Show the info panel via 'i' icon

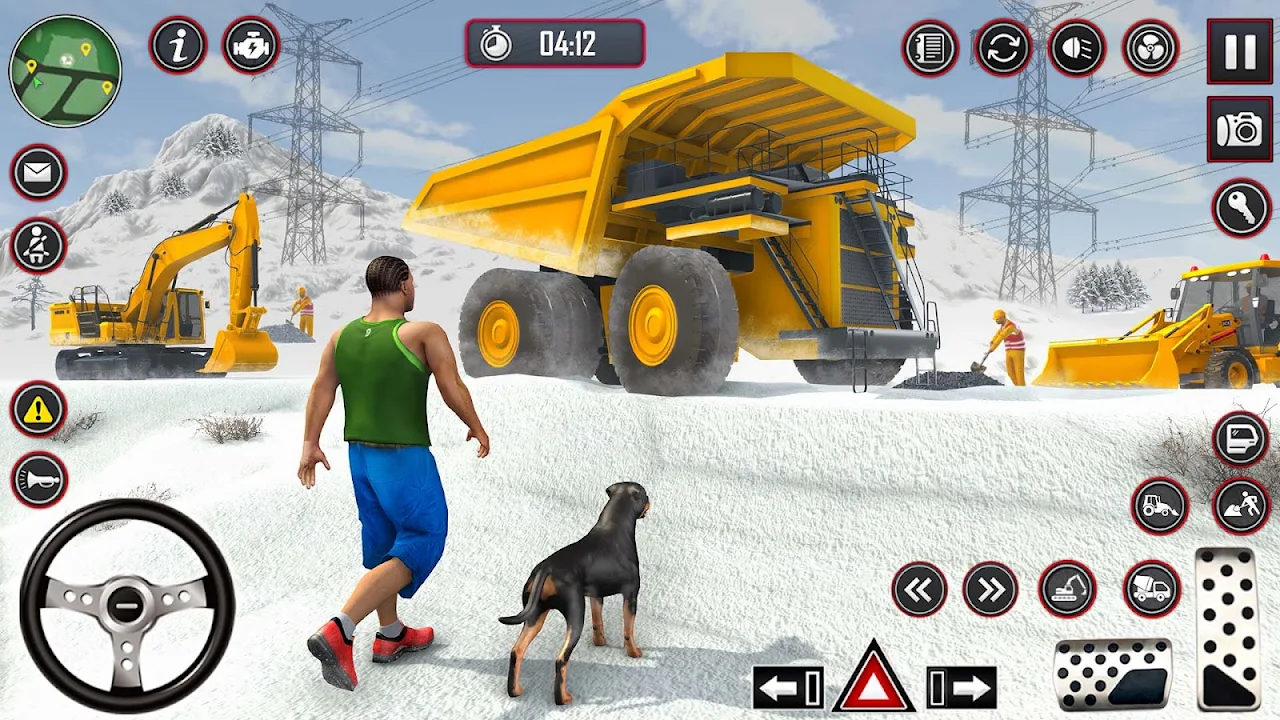coord(178,45)
